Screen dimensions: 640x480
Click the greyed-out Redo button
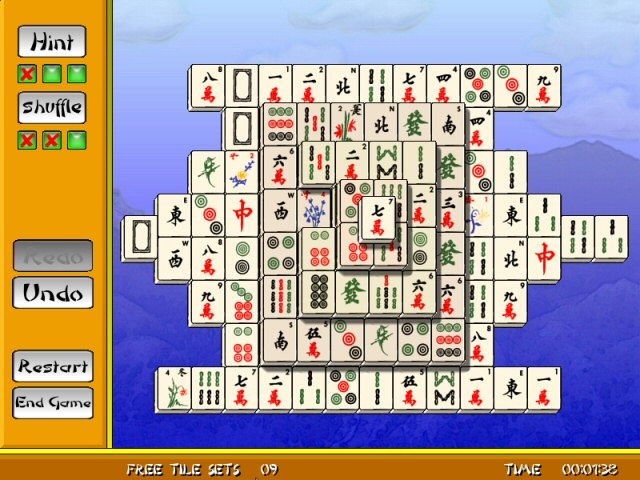tap(52, 256)
